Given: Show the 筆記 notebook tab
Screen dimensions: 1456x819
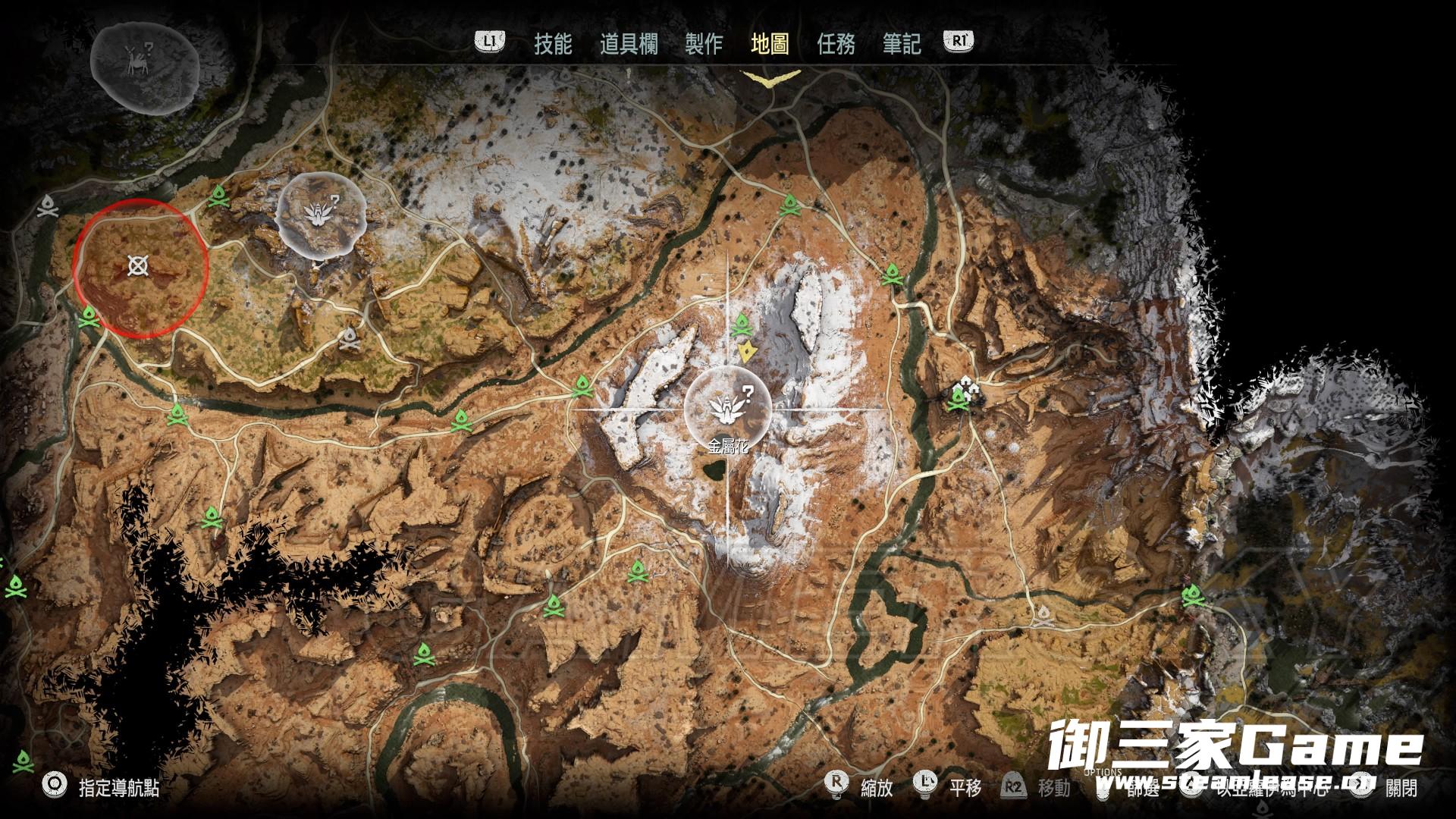Looking at the screenshot, I should point(902,44).
